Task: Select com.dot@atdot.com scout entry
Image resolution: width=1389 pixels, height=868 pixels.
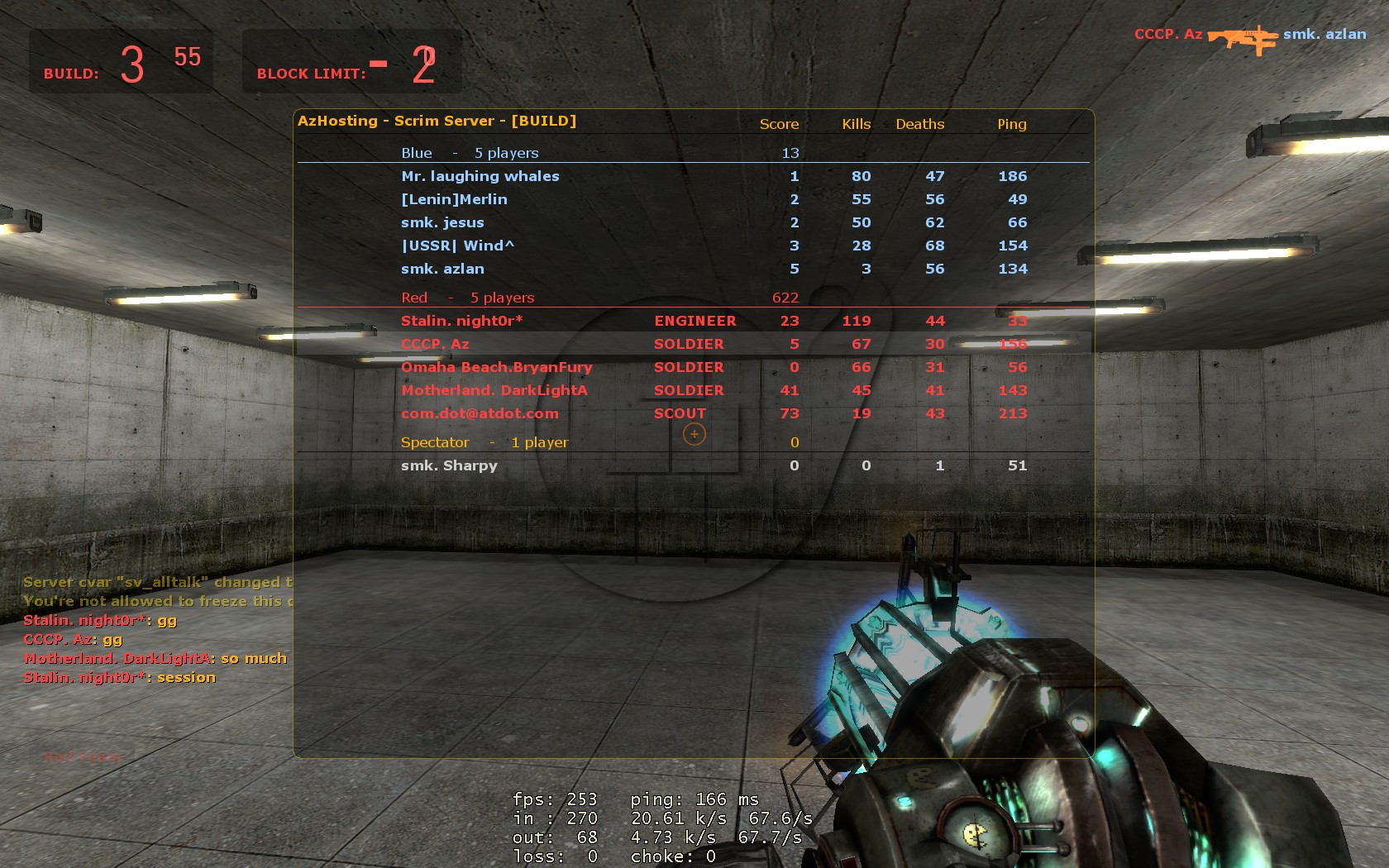Action: click(480, 413)
